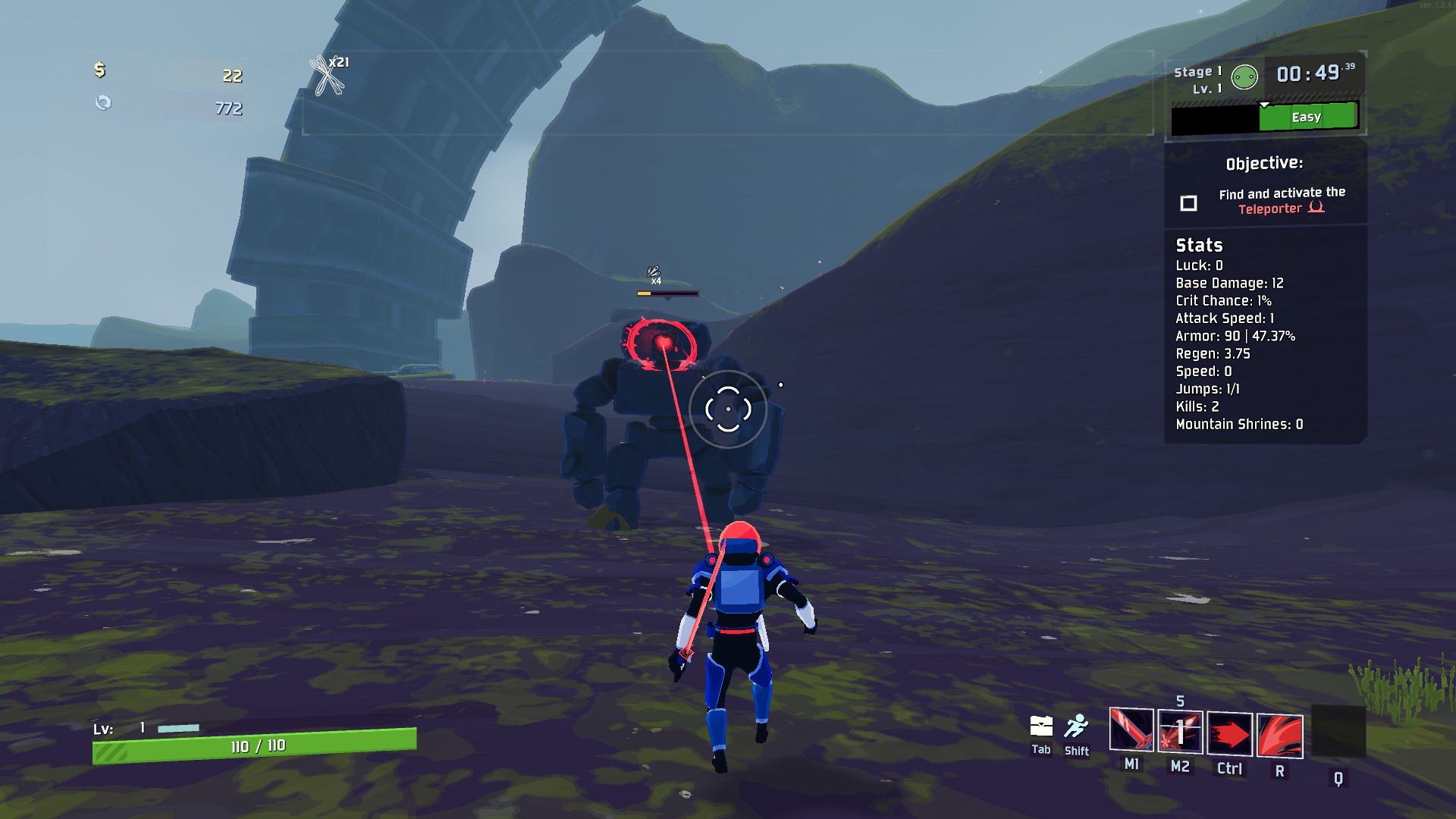
Task: Tick the Find Teleporter objective checkbox
Action: point(1188,203)
